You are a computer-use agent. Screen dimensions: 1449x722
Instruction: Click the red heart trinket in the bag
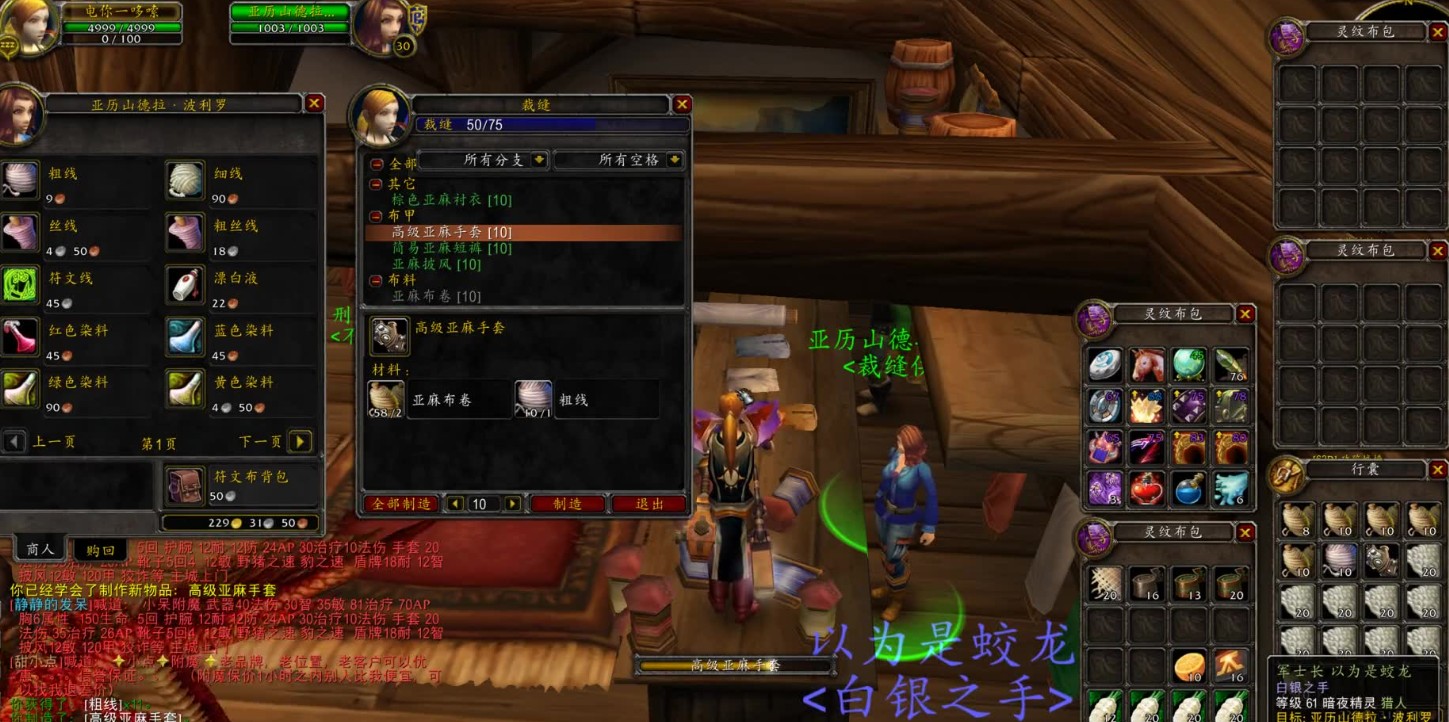click(x=1147, y=488)
